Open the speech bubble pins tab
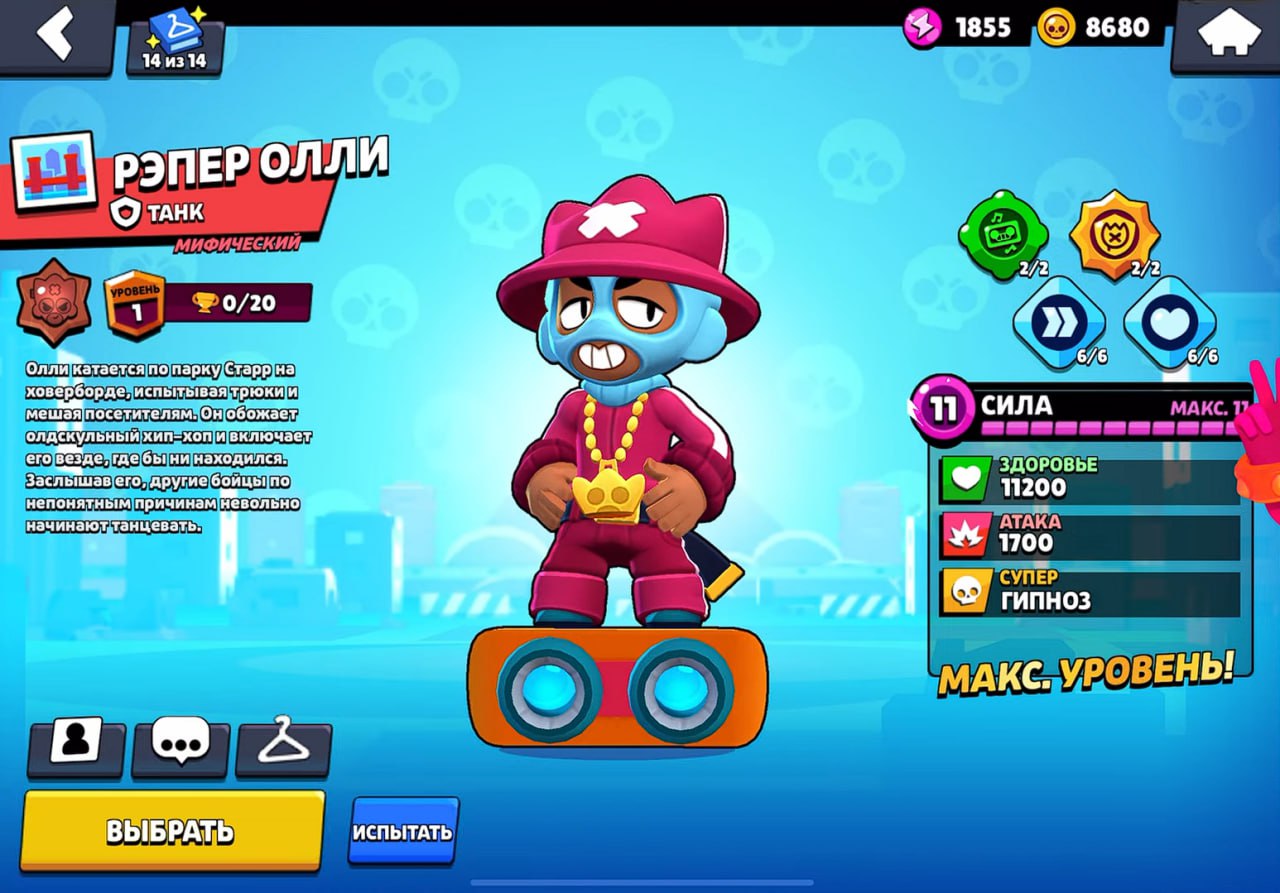 (x=180, y=745)
